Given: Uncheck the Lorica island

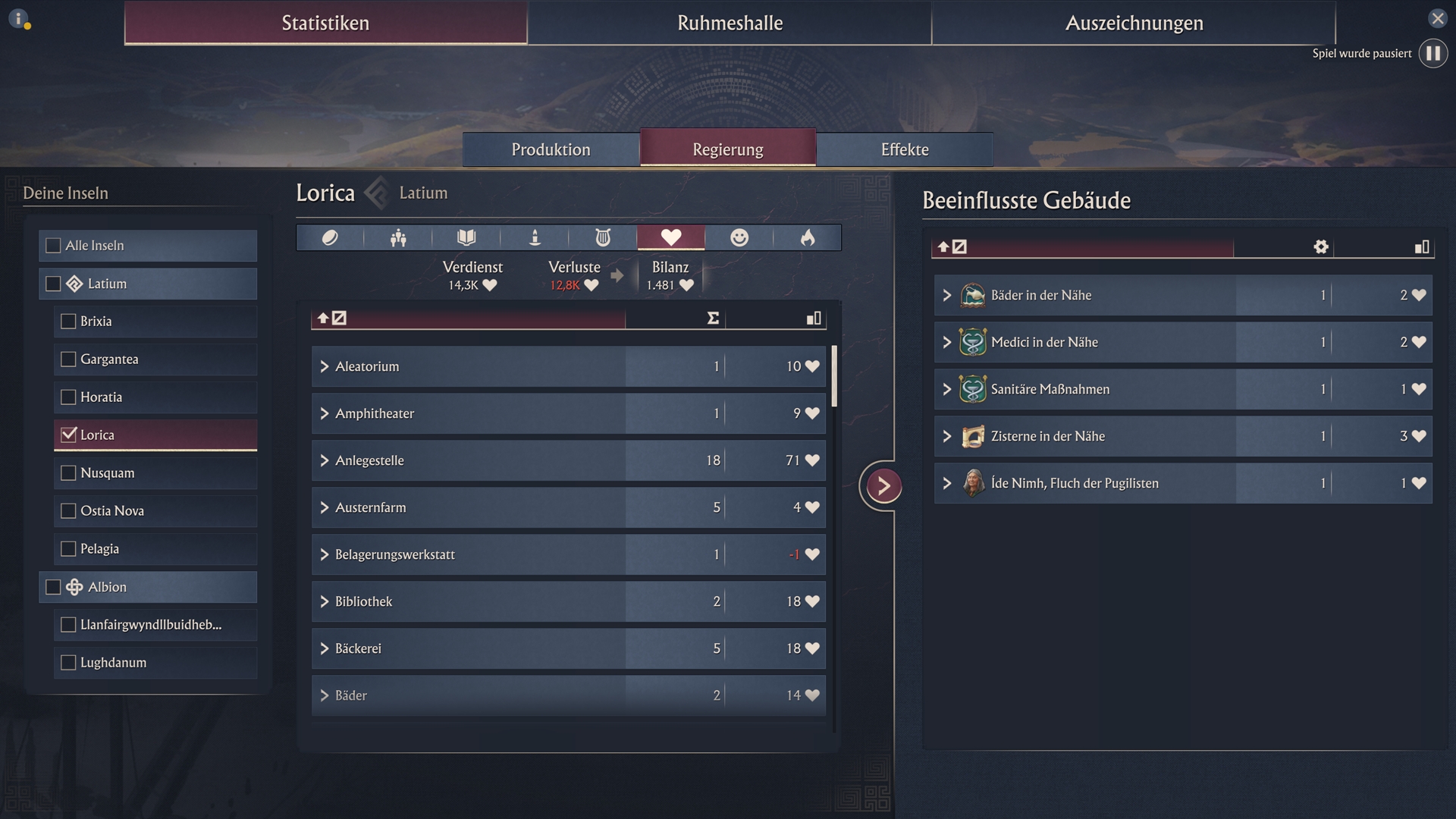Looking at the screenshot, I should (x=69, y=435).
